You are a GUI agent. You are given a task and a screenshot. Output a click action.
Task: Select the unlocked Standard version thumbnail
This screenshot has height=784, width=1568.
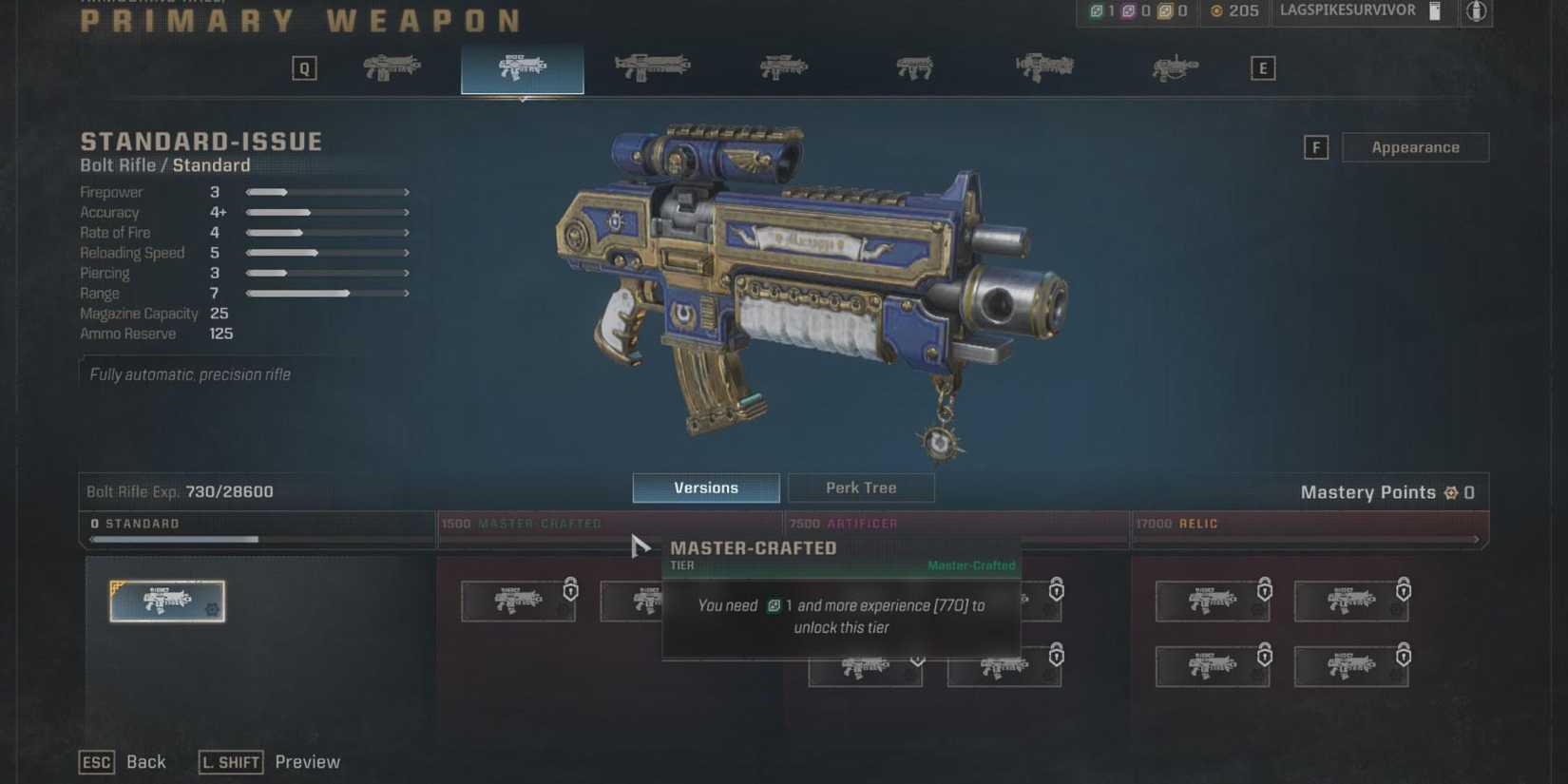(167, 600)
